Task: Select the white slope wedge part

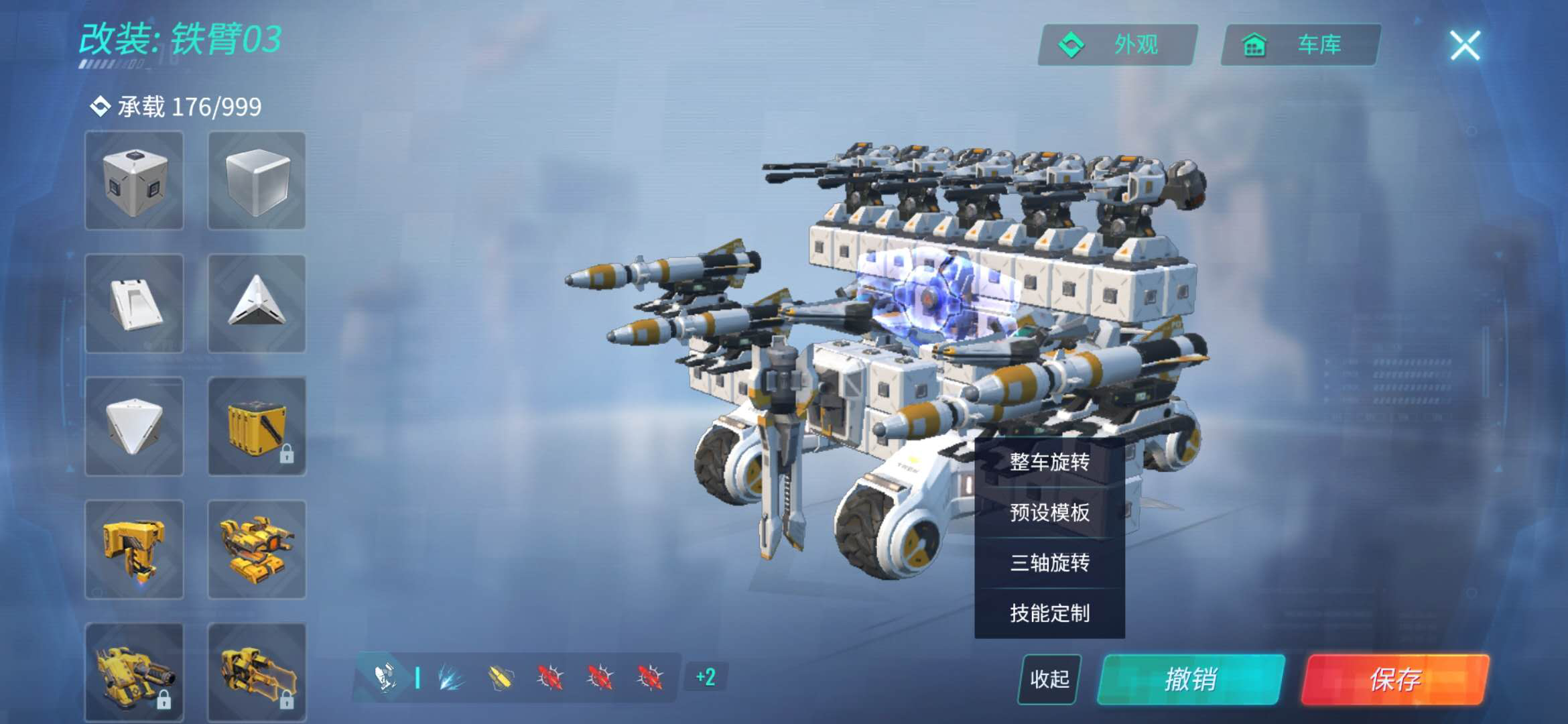Action: click(134, 304)
